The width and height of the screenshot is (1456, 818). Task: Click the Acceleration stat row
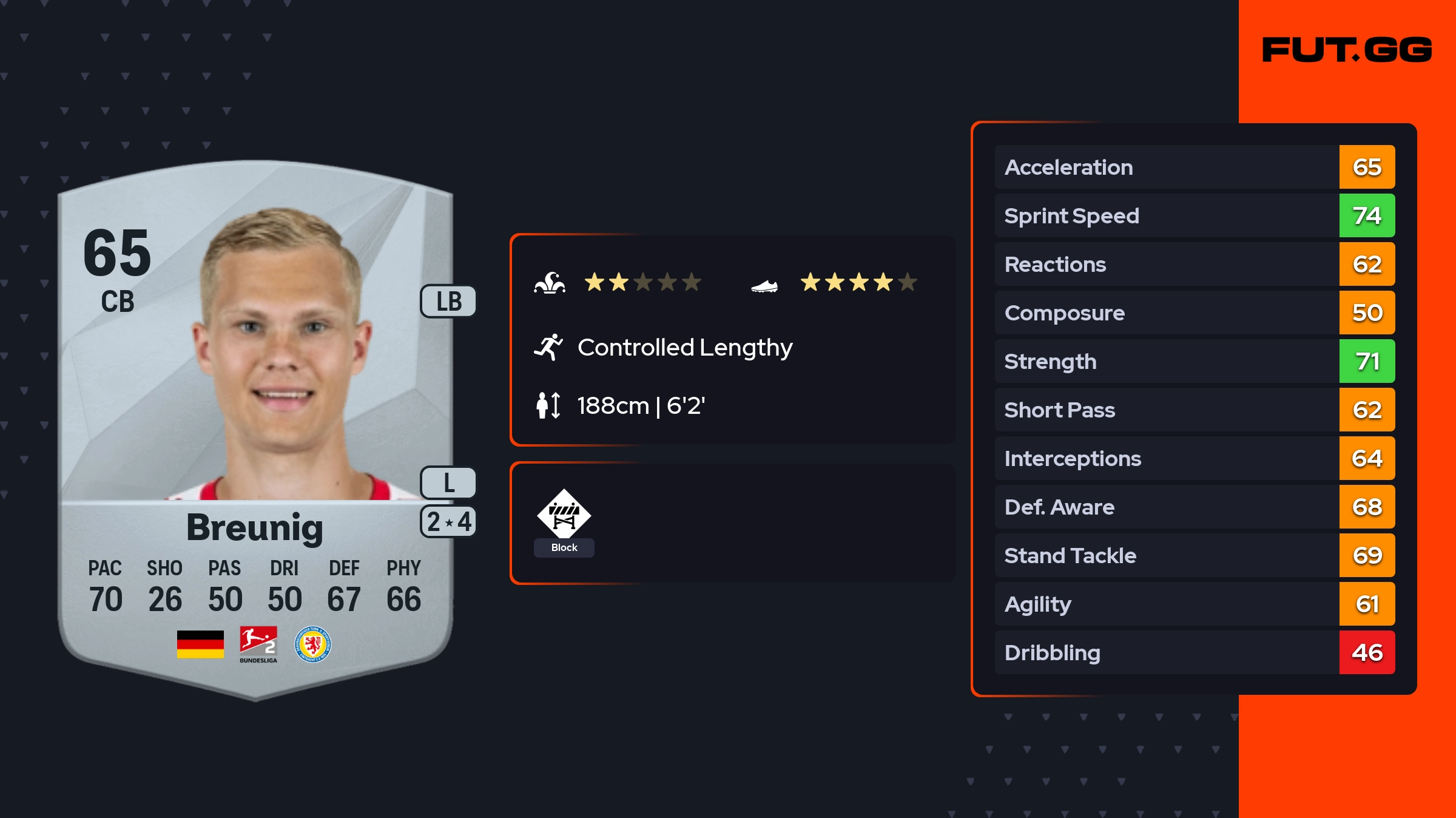(1194, 167)
